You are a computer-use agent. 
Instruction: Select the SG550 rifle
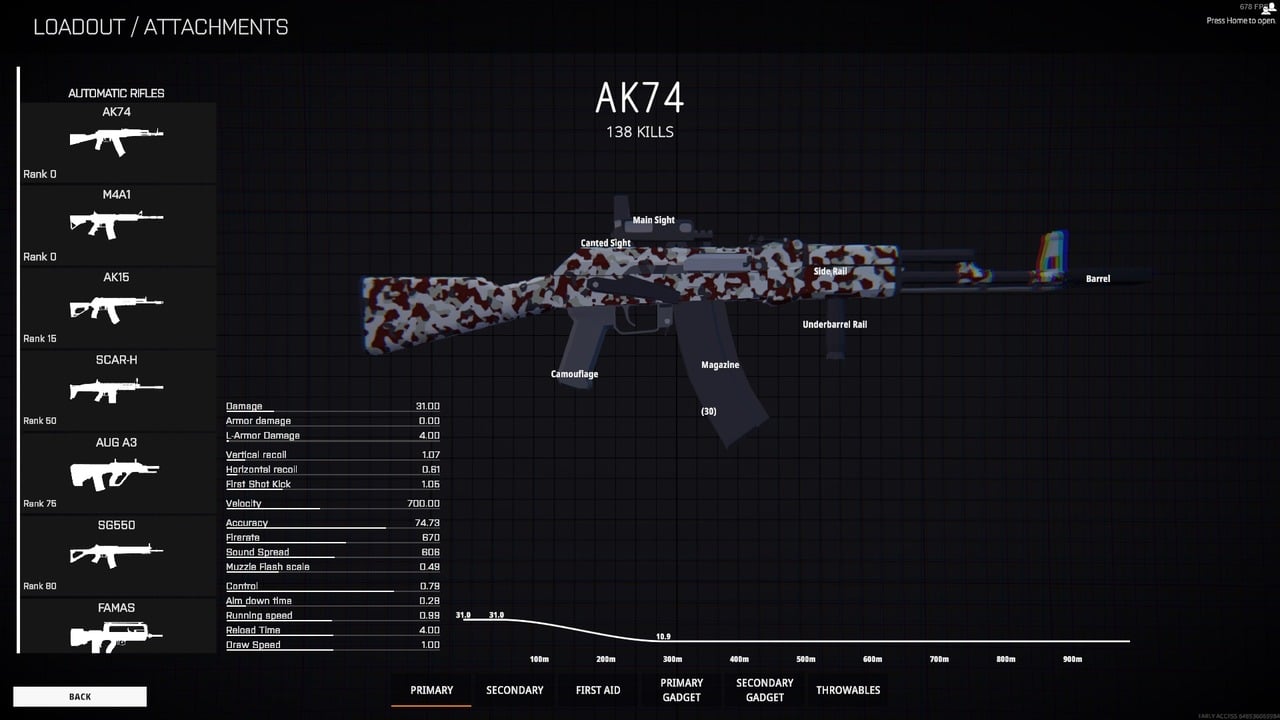tap(116, 553)
